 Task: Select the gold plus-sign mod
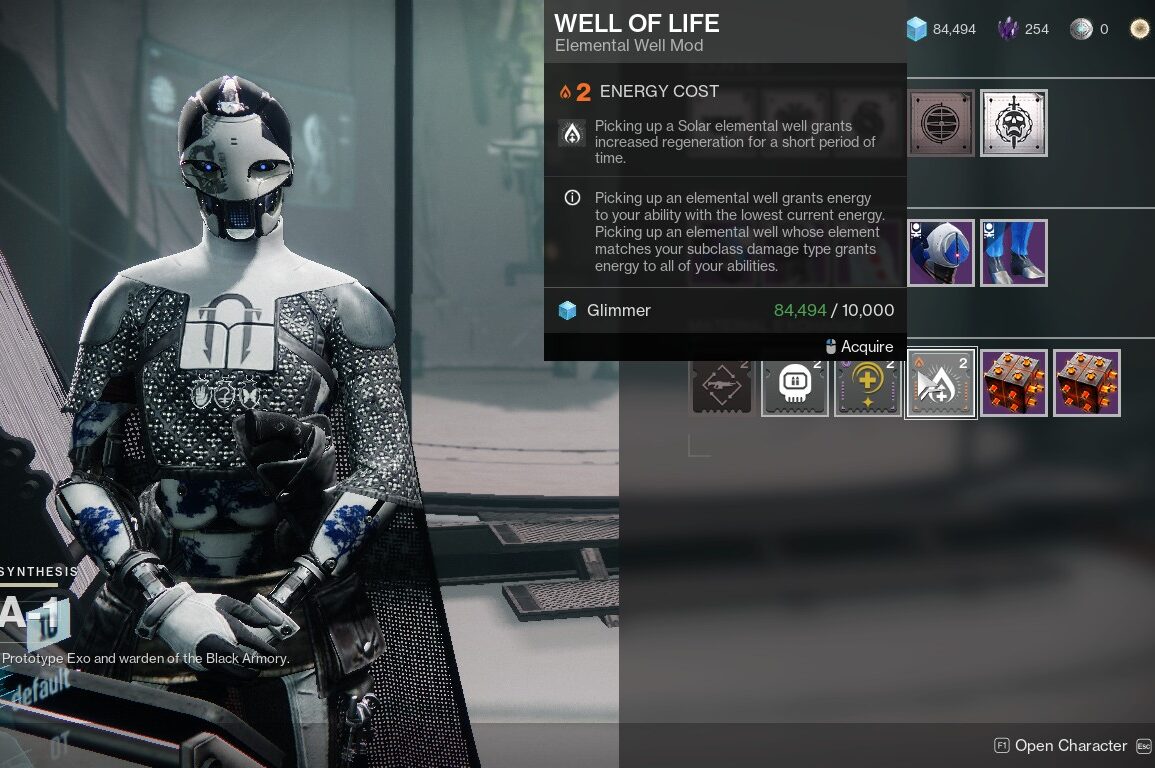pos(868,383)
